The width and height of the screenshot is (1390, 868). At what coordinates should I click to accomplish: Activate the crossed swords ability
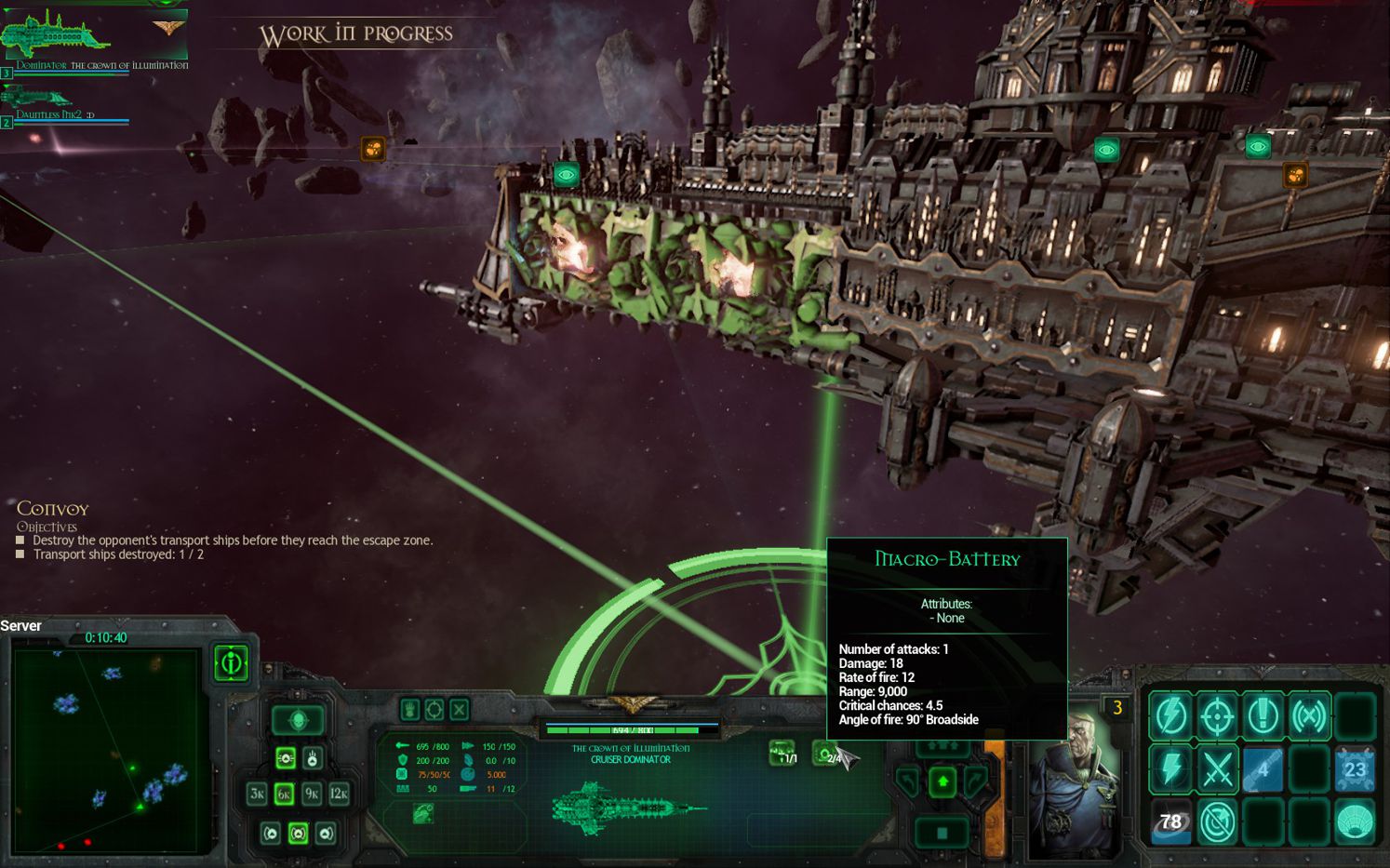click(1217, 769)
